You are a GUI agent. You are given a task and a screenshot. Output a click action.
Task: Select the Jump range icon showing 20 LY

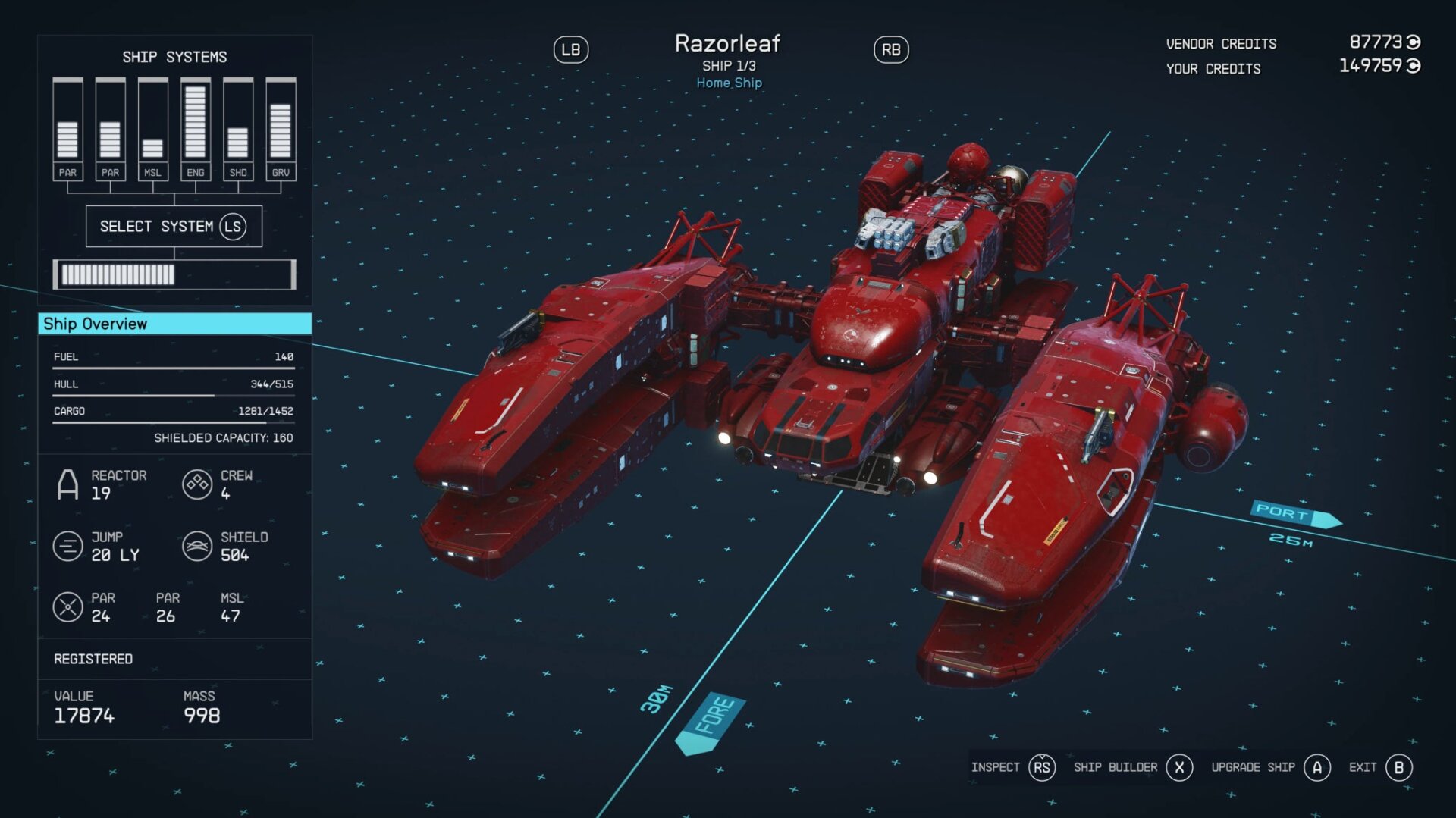tap(67, 545)
